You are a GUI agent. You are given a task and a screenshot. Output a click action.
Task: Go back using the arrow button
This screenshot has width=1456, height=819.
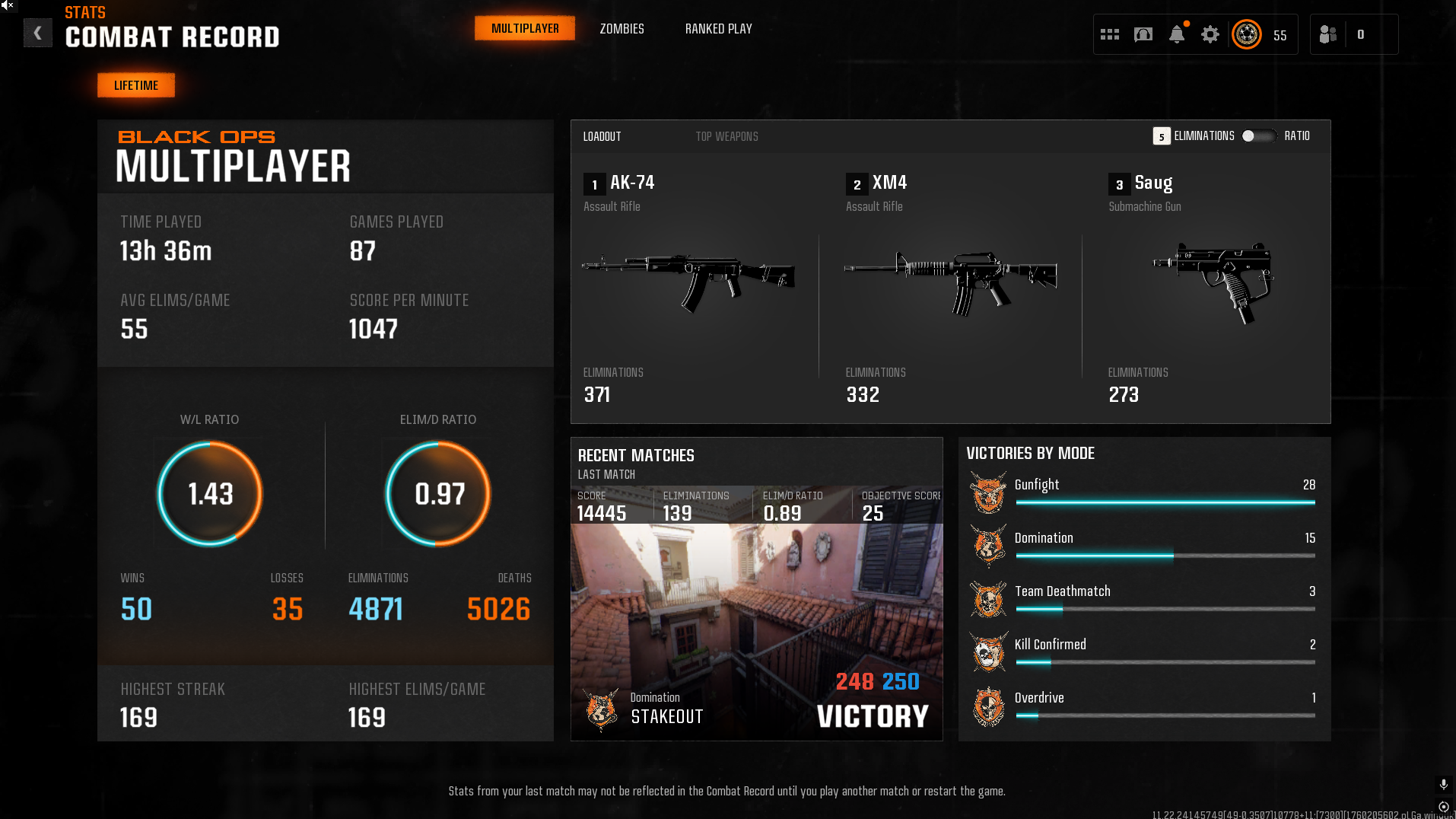coord(37,33)
